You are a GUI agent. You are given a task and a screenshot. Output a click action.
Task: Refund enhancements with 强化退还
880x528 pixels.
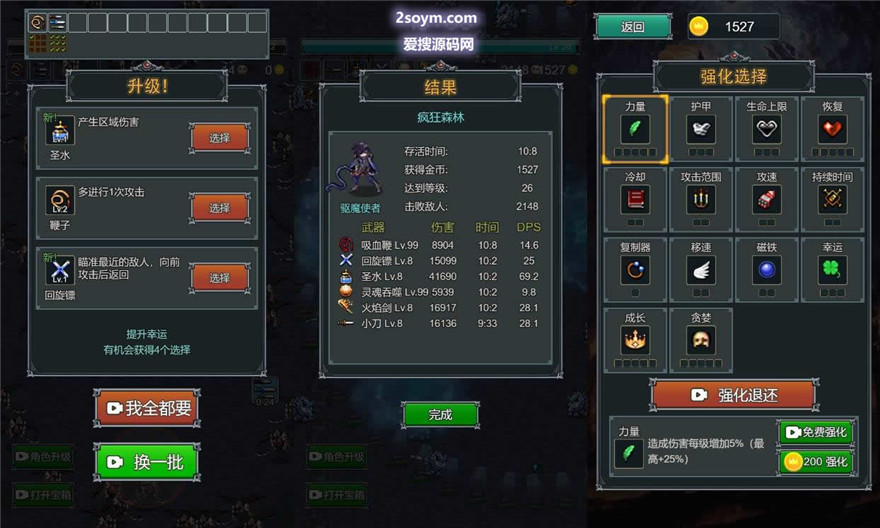click(733, 395)
